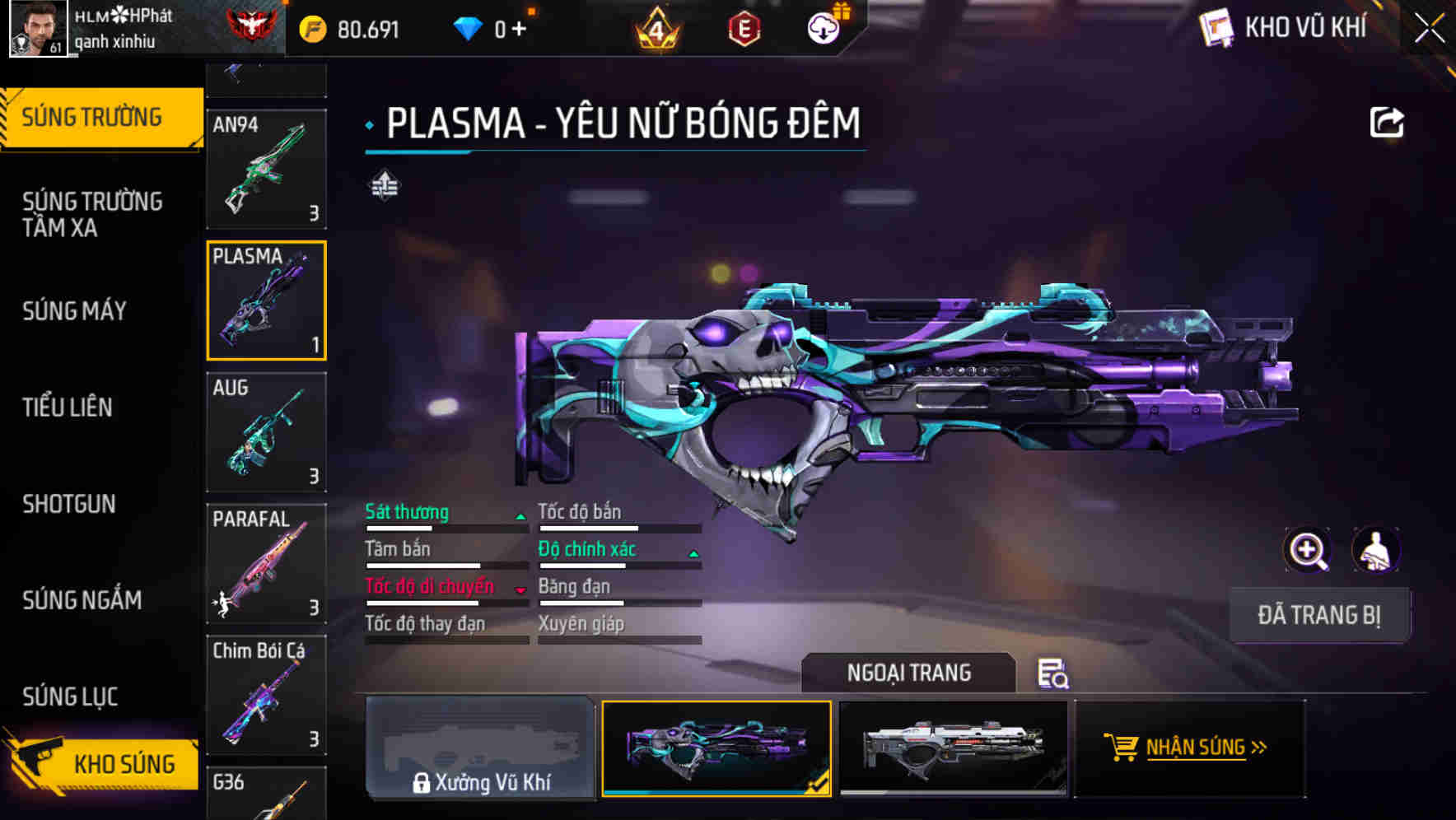Add diamonds with the plus button
The width and height of the screenshot is (1456, 820).
point(519,30)
